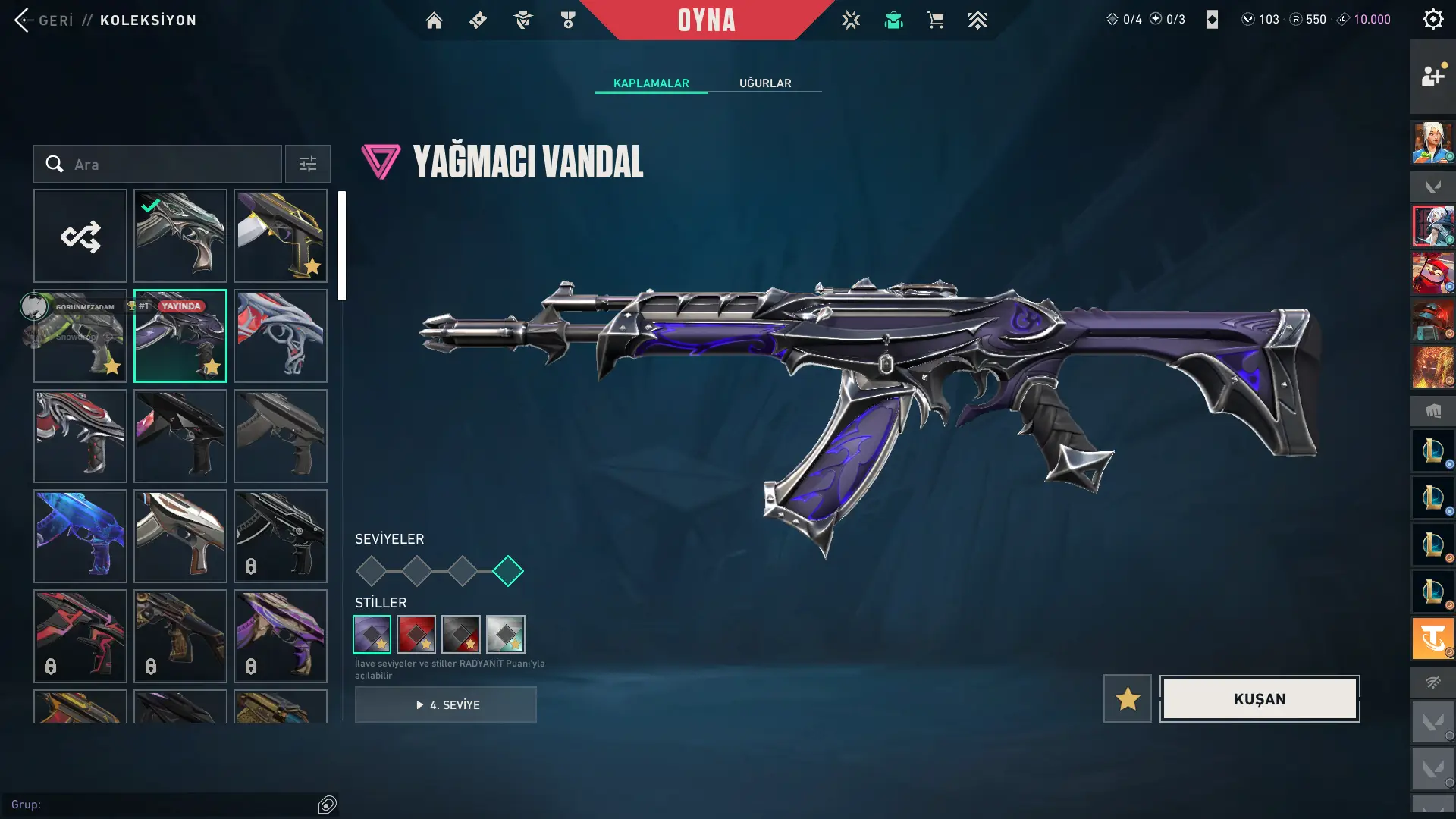Select the fourth level diamond
The height and width of the screenshot is (819, 1456).
click(x=508, y=571)
